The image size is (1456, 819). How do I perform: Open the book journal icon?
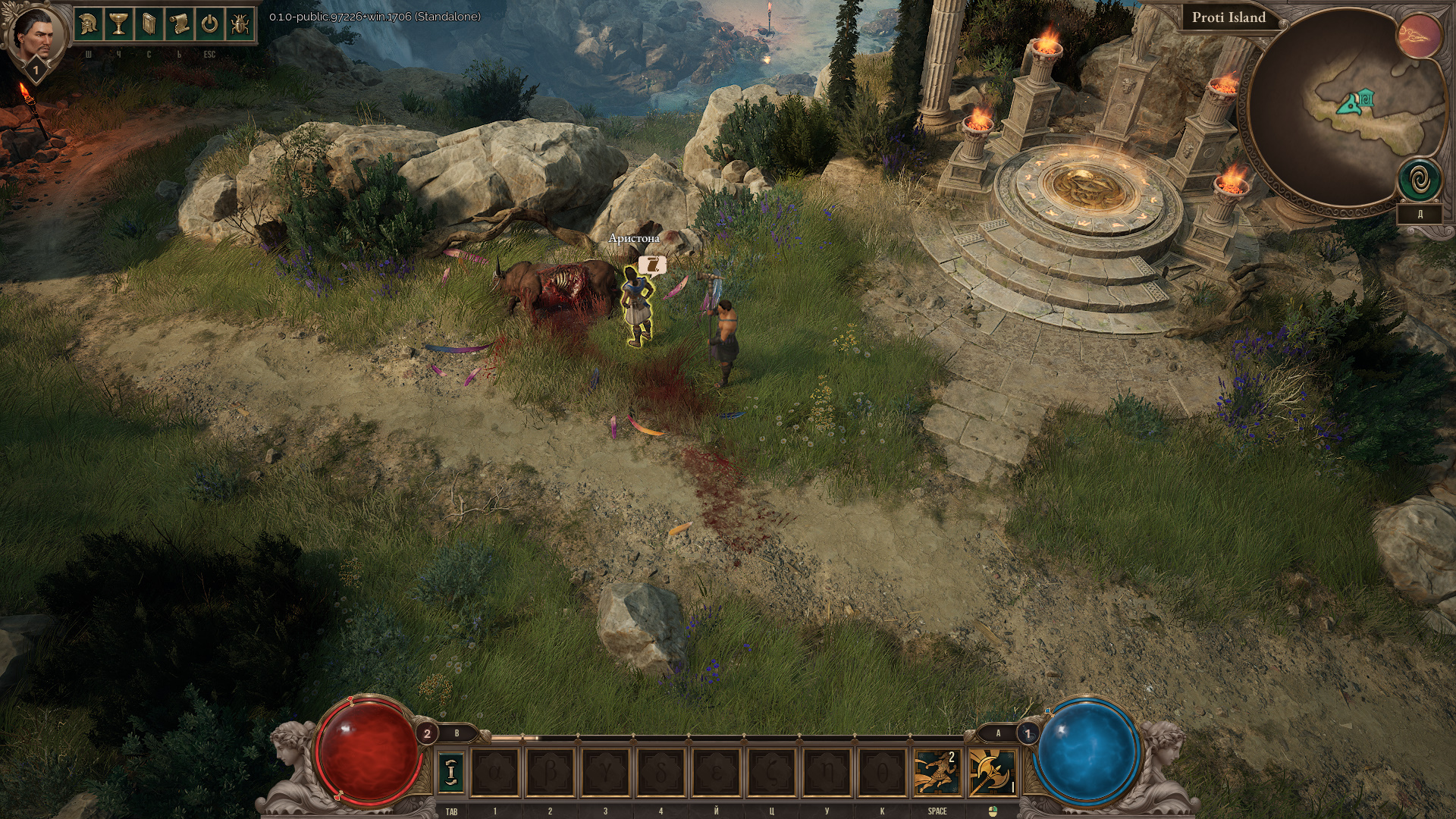coord(149,24)
